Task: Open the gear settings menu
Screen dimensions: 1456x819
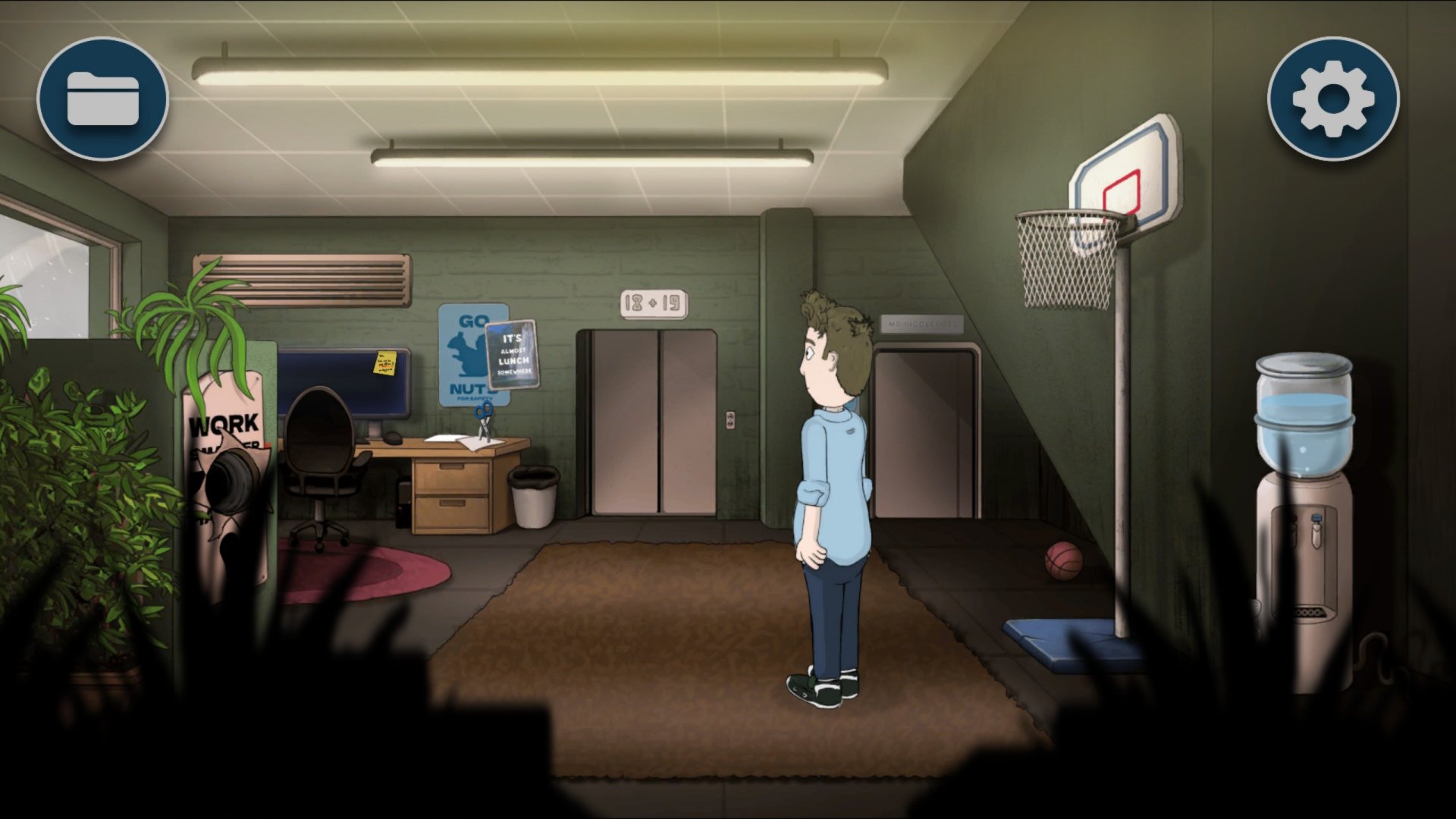Action: (1332, 99)
